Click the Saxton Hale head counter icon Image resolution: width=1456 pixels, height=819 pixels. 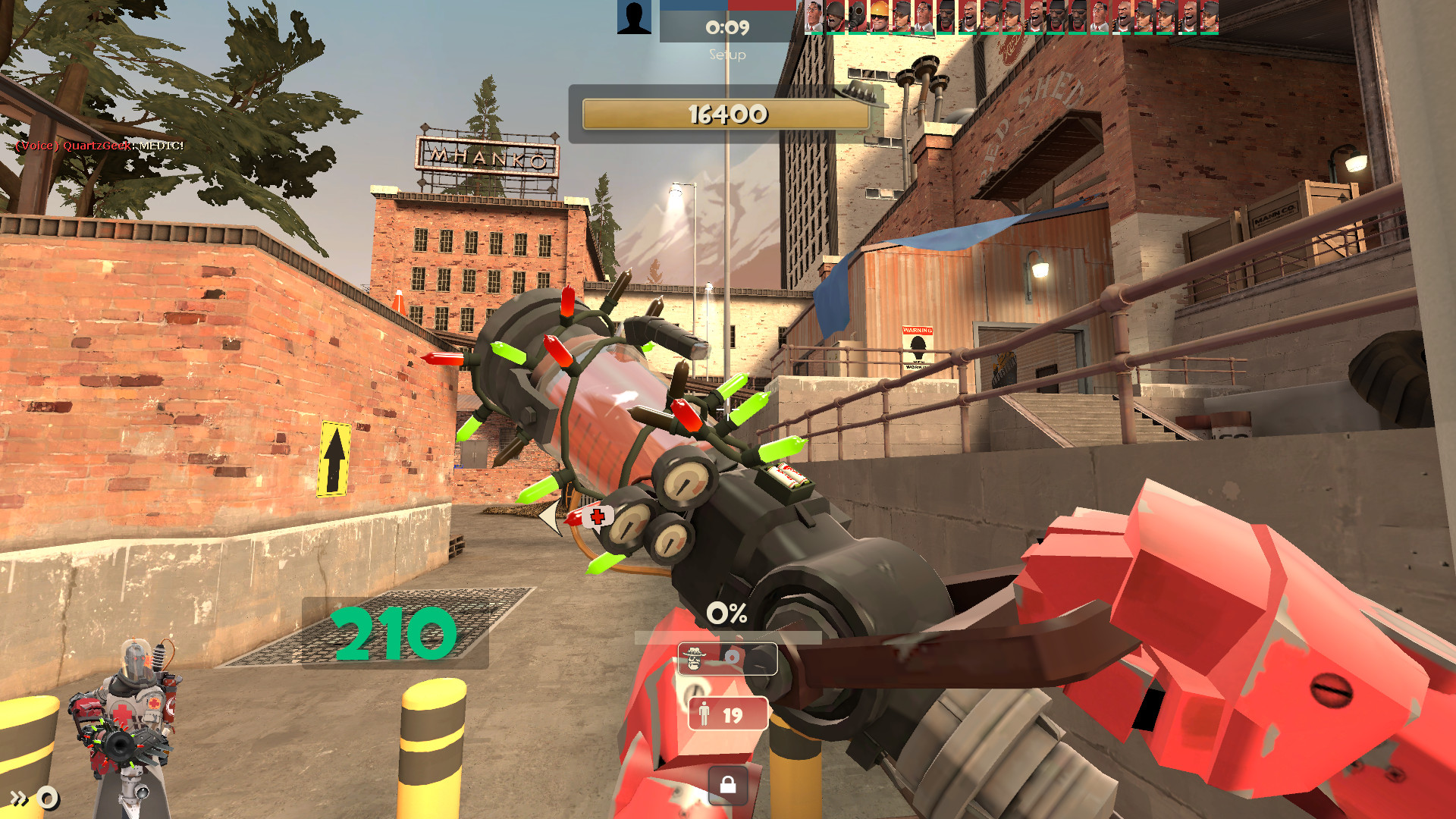693,657
